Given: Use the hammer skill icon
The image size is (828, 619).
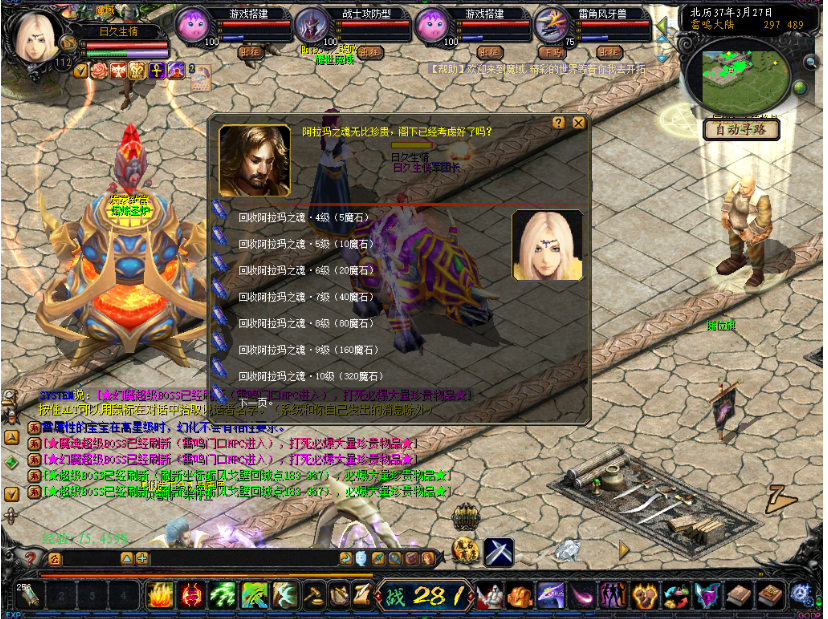Looking at the screenshot, I should tap(316, 596).
